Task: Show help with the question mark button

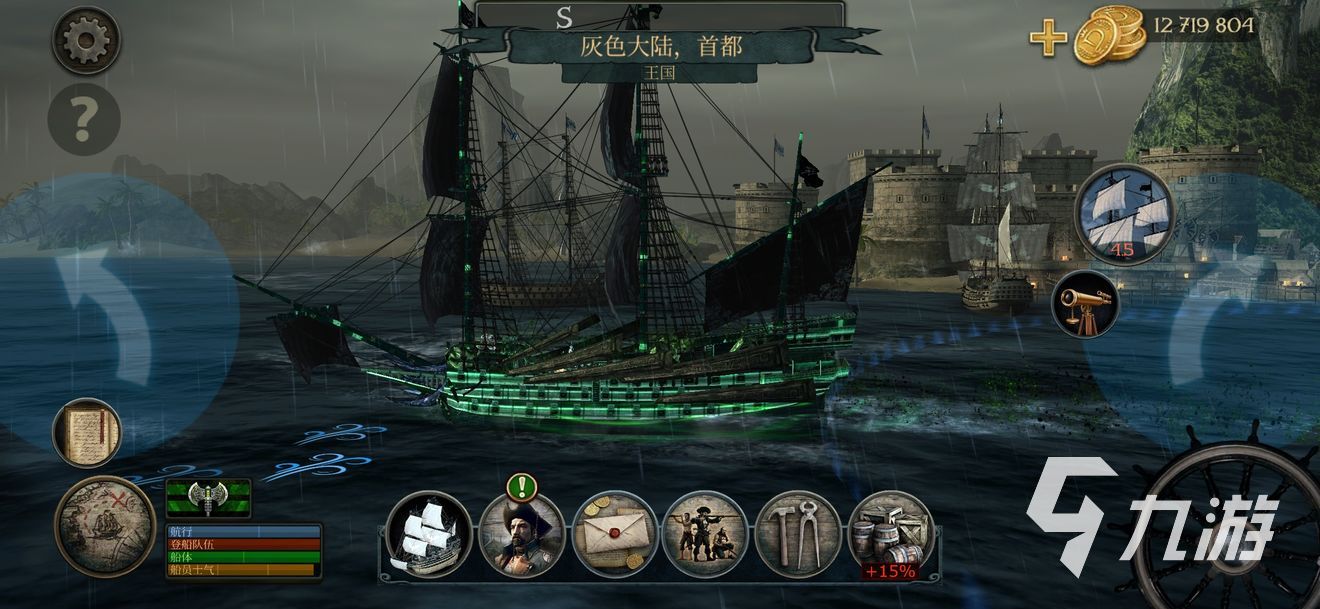Action: tap(84, 120)
